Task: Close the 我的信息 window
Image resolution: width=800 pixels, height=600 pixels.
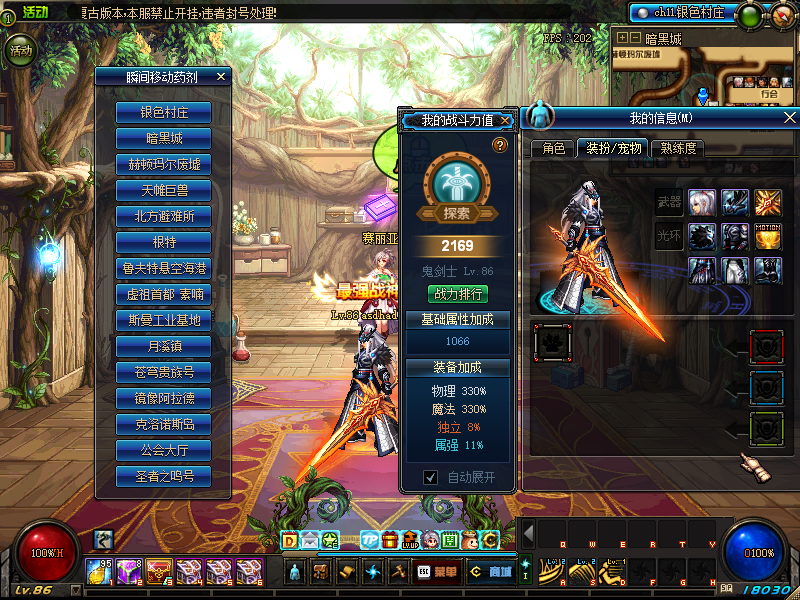Action: pos(789,118)
